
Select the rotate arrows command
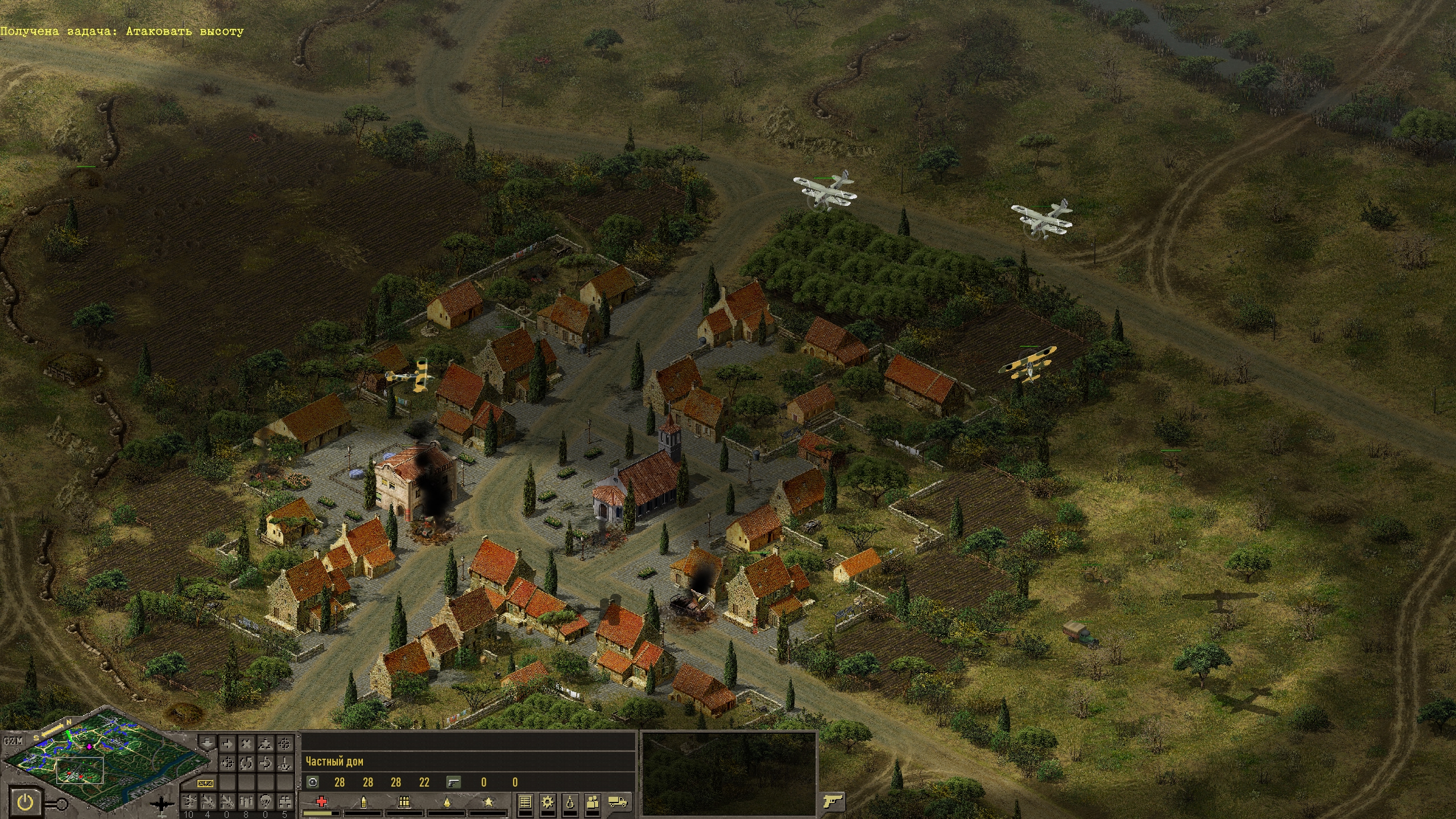click(x=246, y=763)
